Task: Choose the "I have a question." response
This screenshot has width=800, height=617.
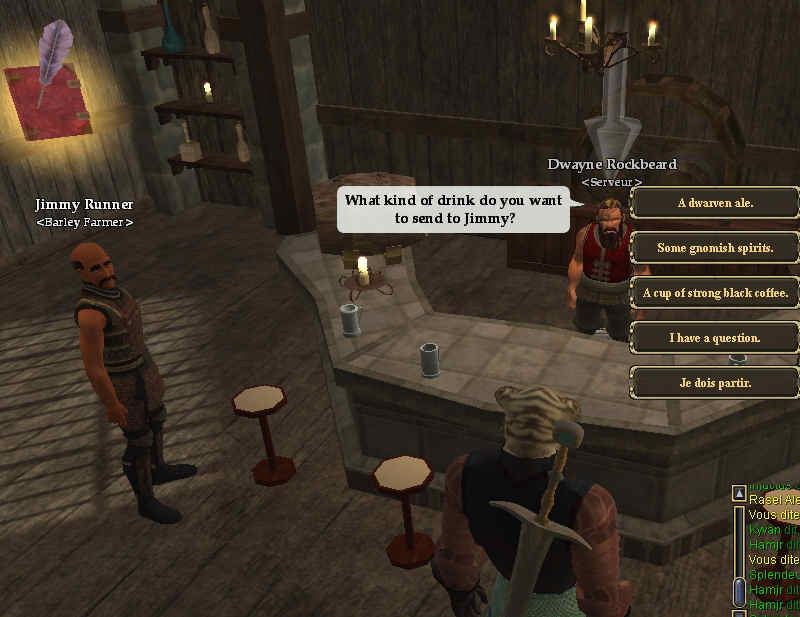Action: click(x=715, y=338)
